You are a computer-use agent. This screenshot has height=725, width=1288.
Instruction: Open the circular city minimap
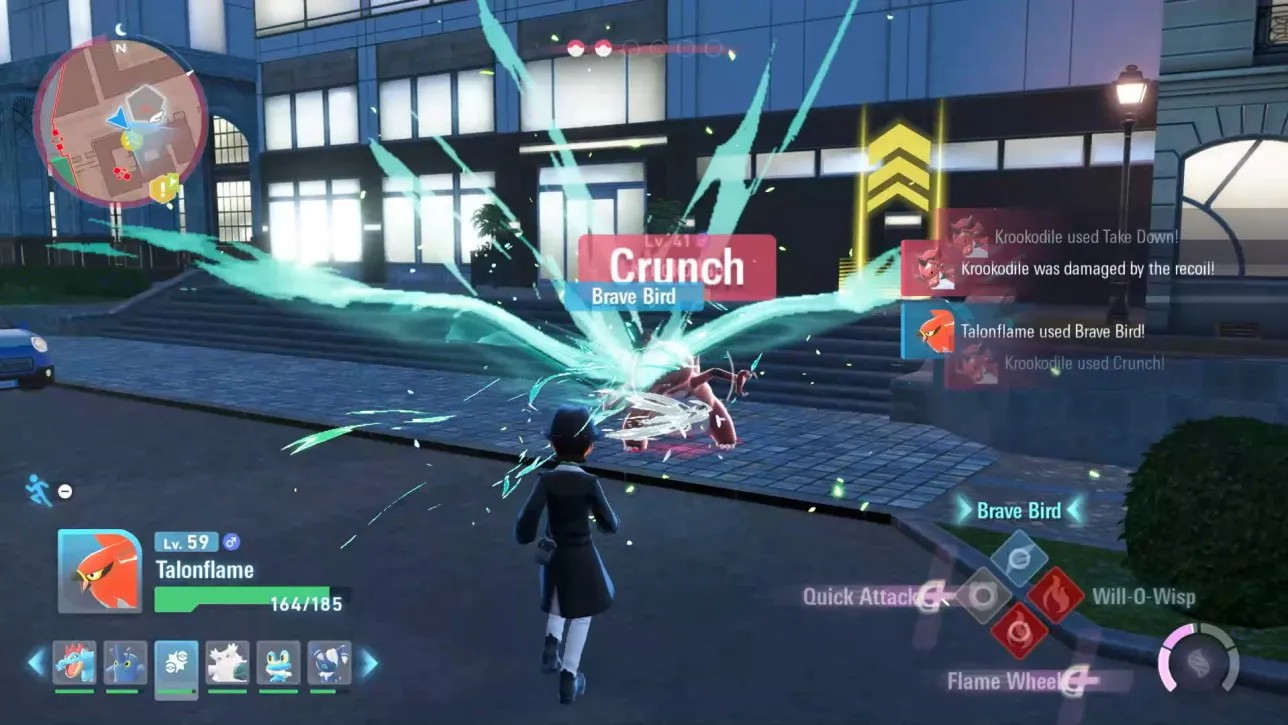120,120
